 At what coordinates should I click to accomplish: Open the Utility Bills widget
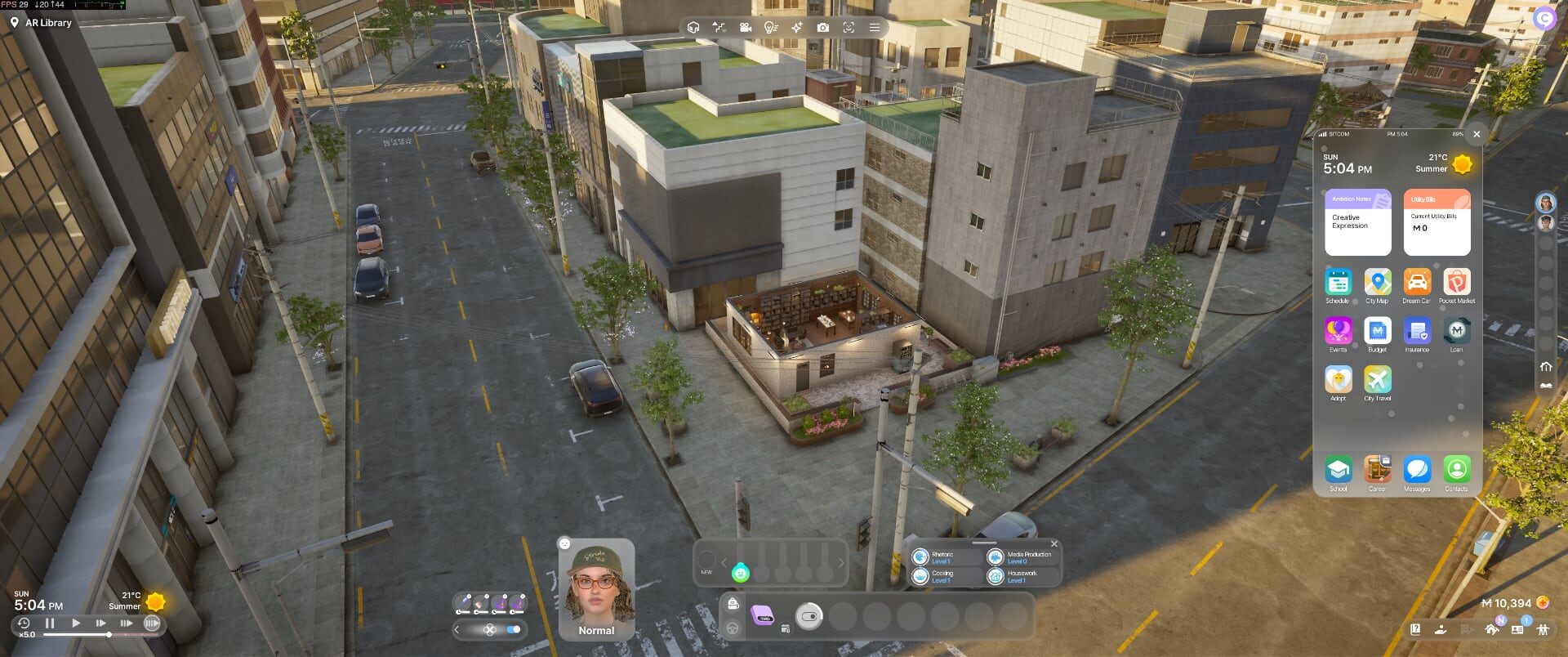1437,222
